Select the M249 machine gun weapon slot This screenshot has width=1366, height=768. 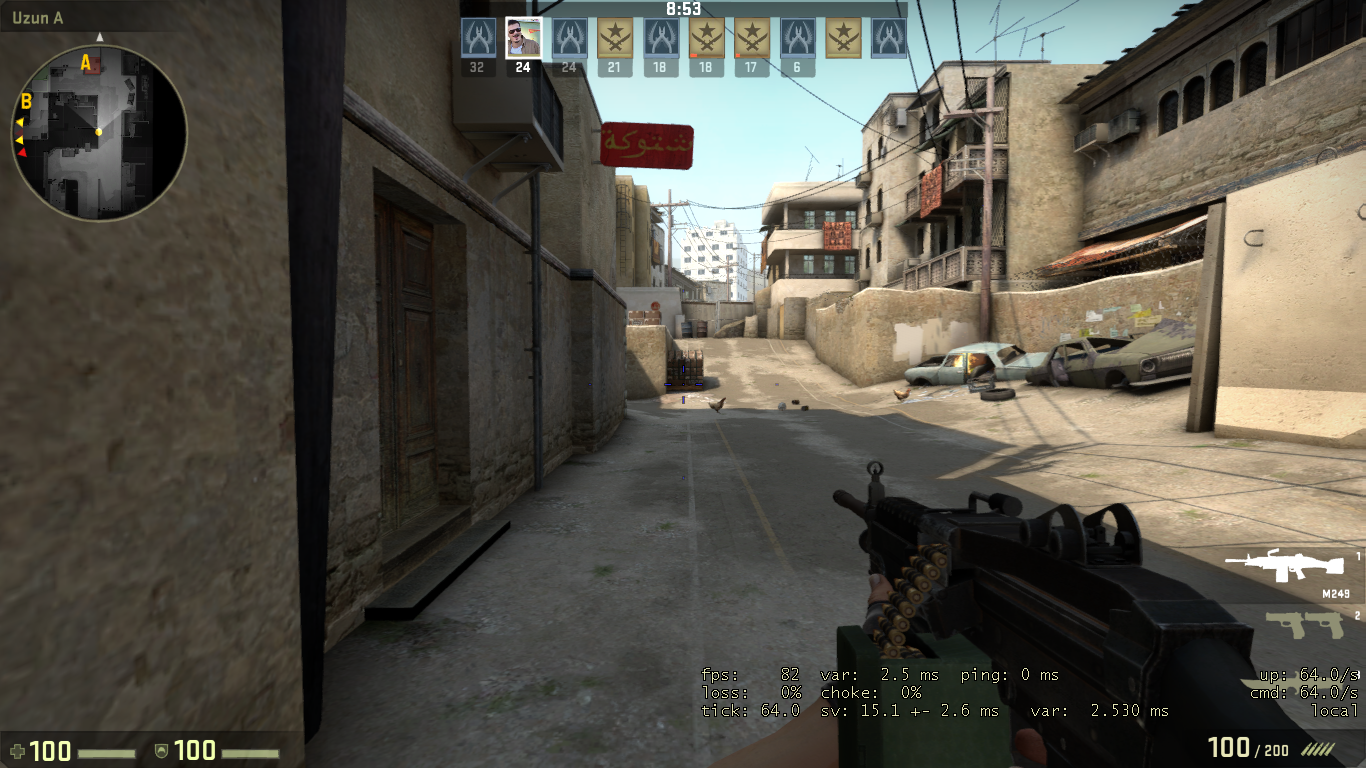coord(1284,567)
